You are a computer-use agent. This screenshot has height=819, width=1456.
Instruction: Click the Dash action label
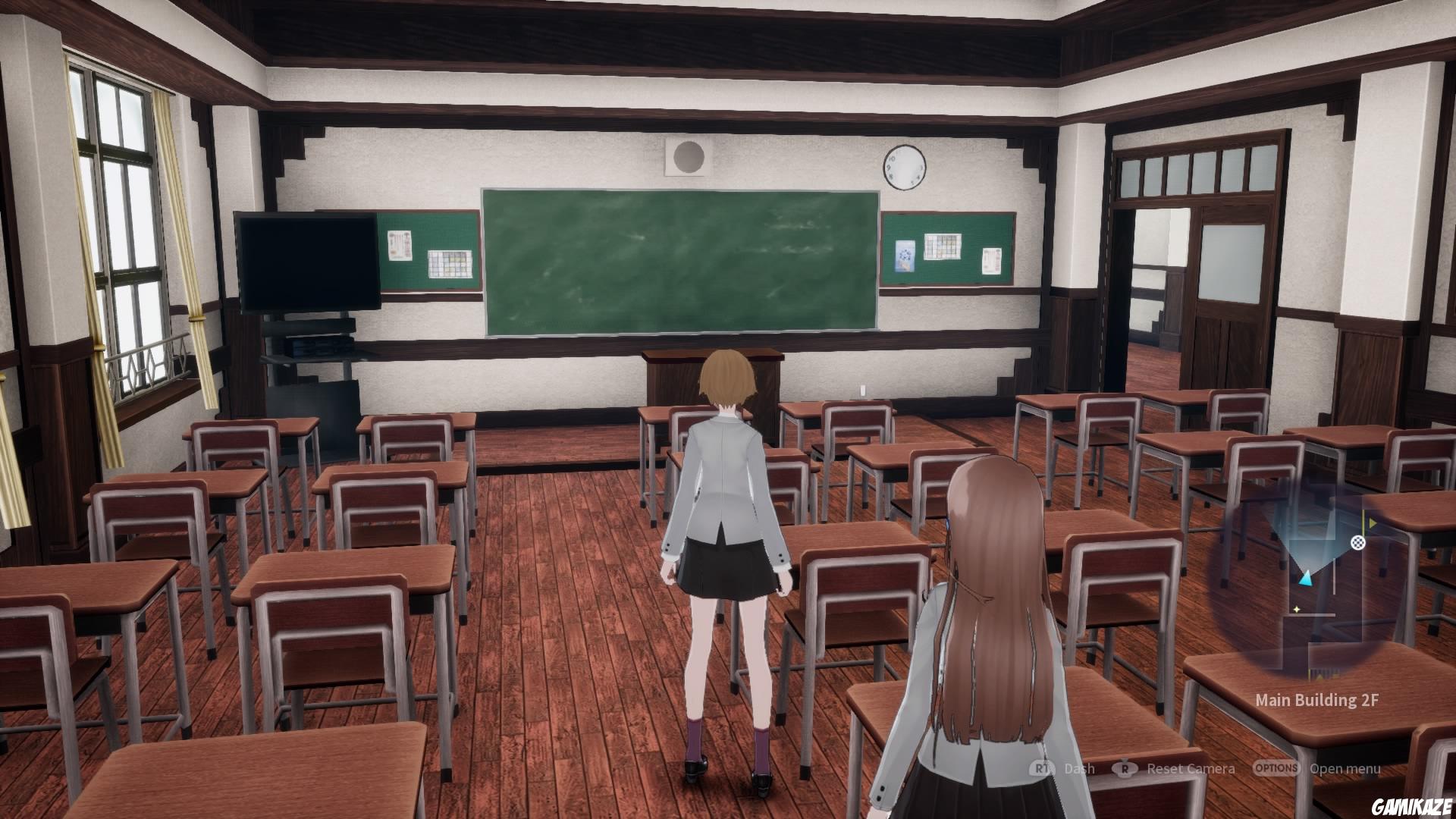[1080, 768]
